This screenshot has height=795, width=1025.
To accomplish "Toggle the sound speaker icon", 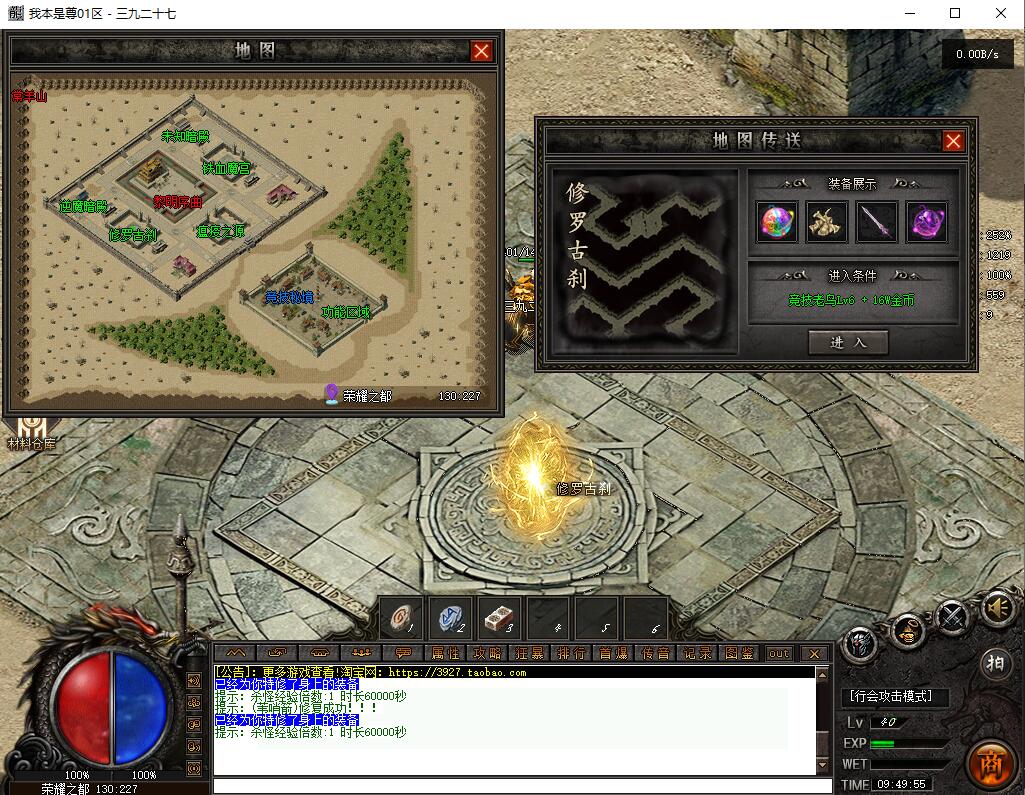I will (997, 607).
